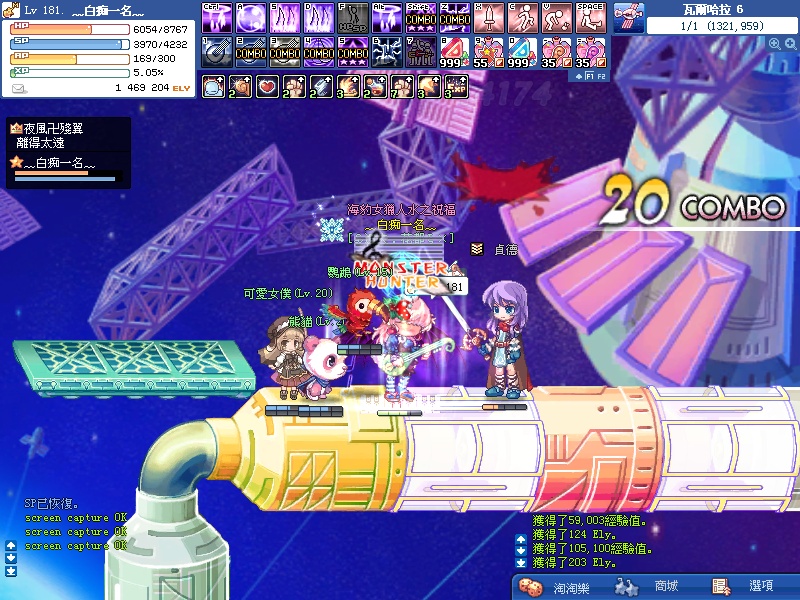Activate the lightning skill in slot 6
Screen dimensions: 800x600
(386, 50)
